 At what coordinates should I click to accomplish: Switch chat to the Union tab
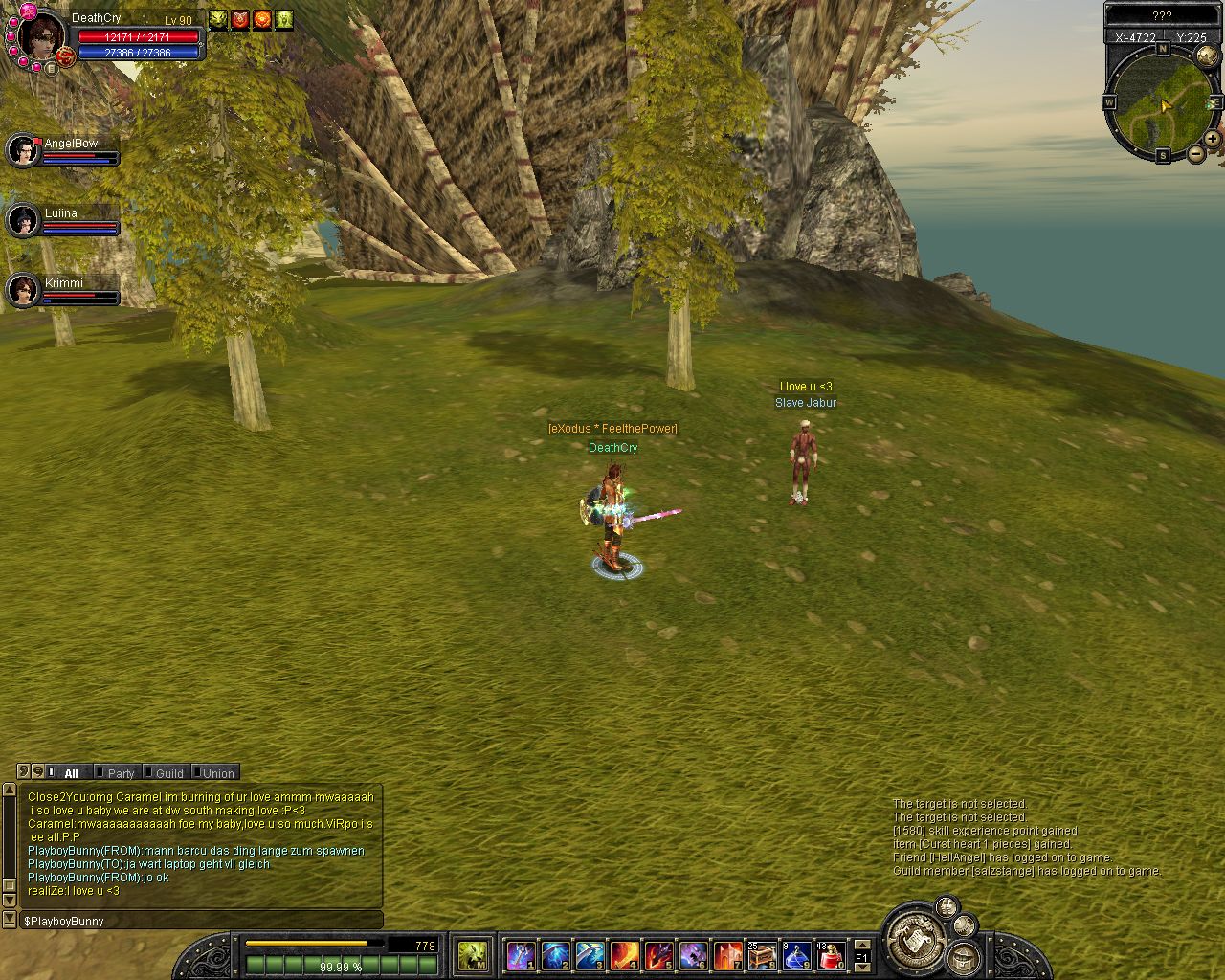[218, 773]
